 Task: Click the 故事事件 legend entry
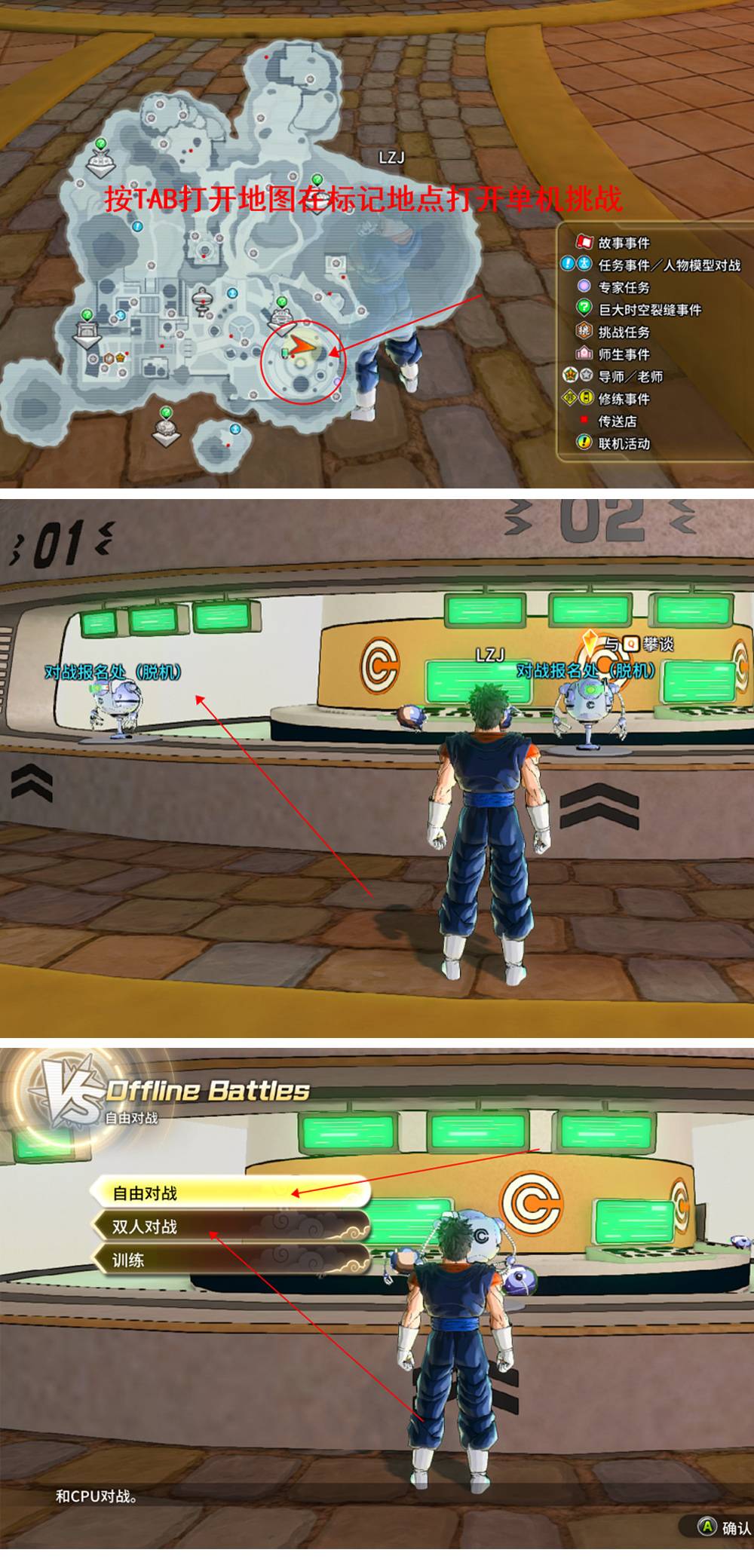pyautogui.click(x=623, y=243)
